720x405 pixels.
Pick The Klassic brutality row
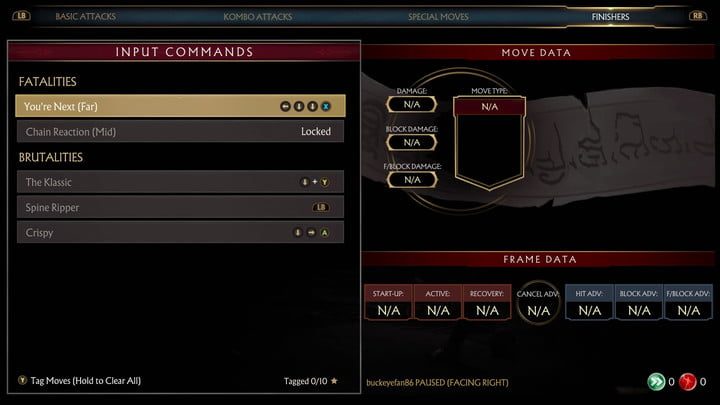180,182
